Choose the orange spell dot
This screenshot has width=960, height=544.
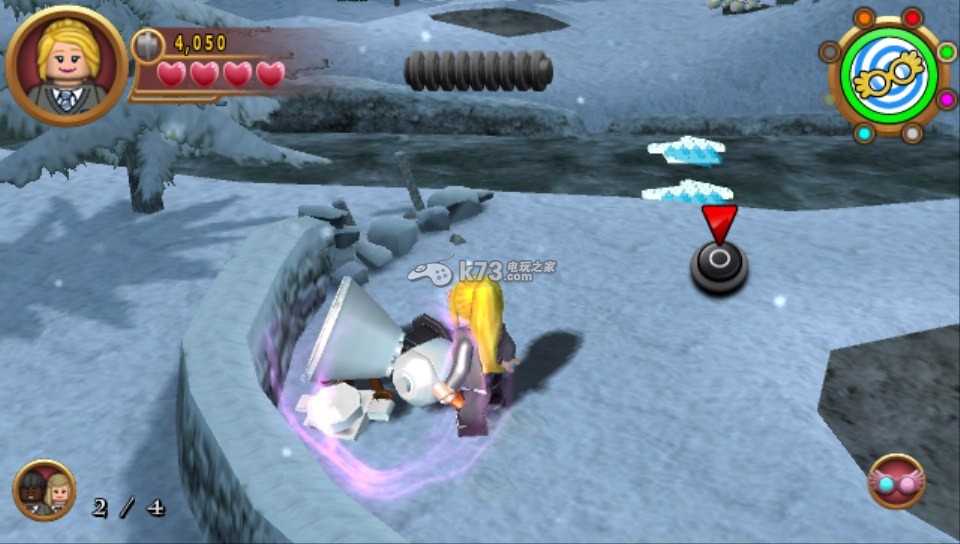click(865, 17)
